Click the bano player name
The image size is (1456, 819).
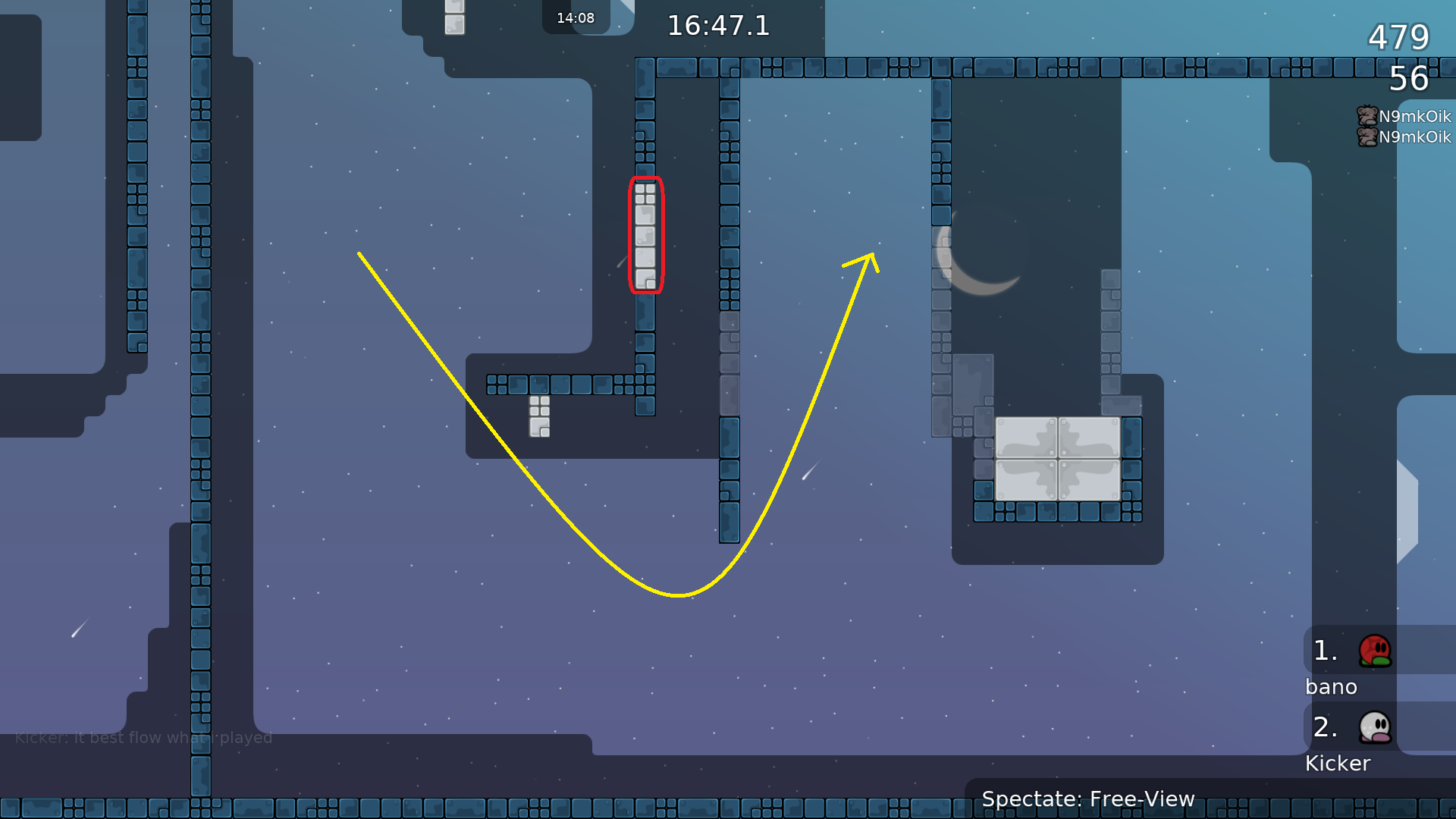[x=1331, y=686]
